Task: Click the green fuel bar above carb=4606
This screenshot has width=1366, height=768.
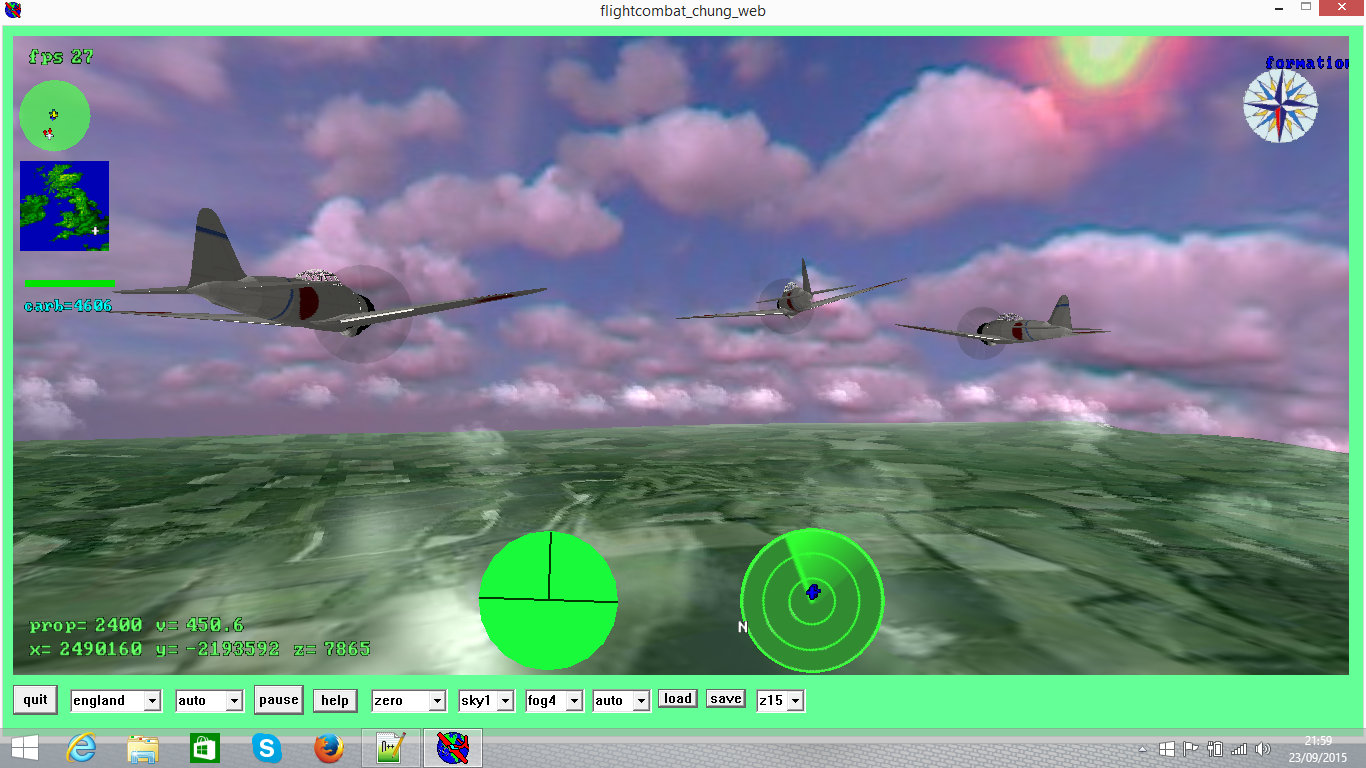Action: (x=67, y=284)
